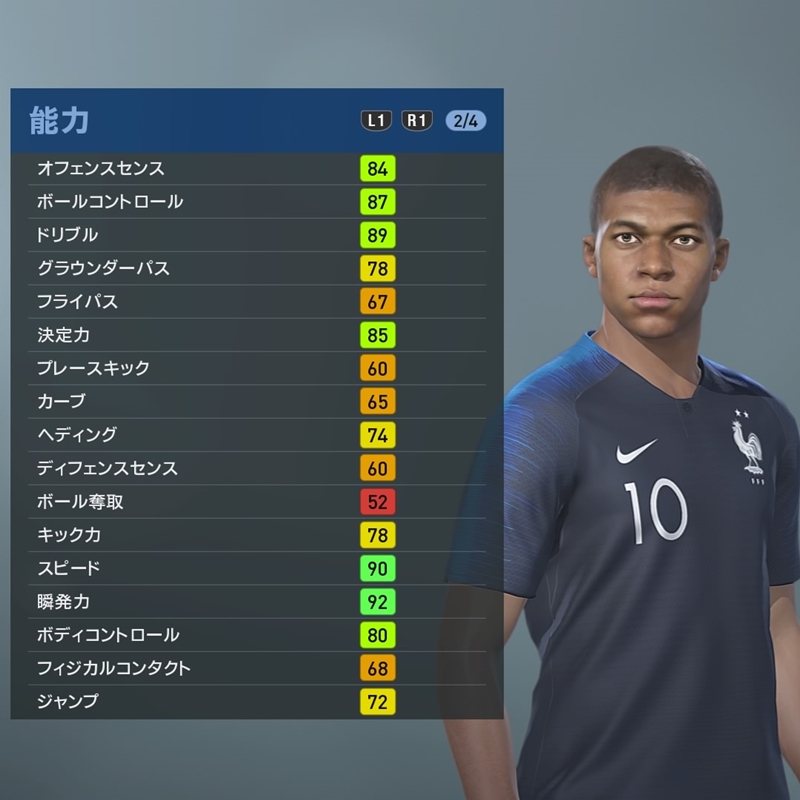Select the グラウンダーパス row
Viewport: 800px width, 800px height.
pyautogui.click(x=256, y=268)
